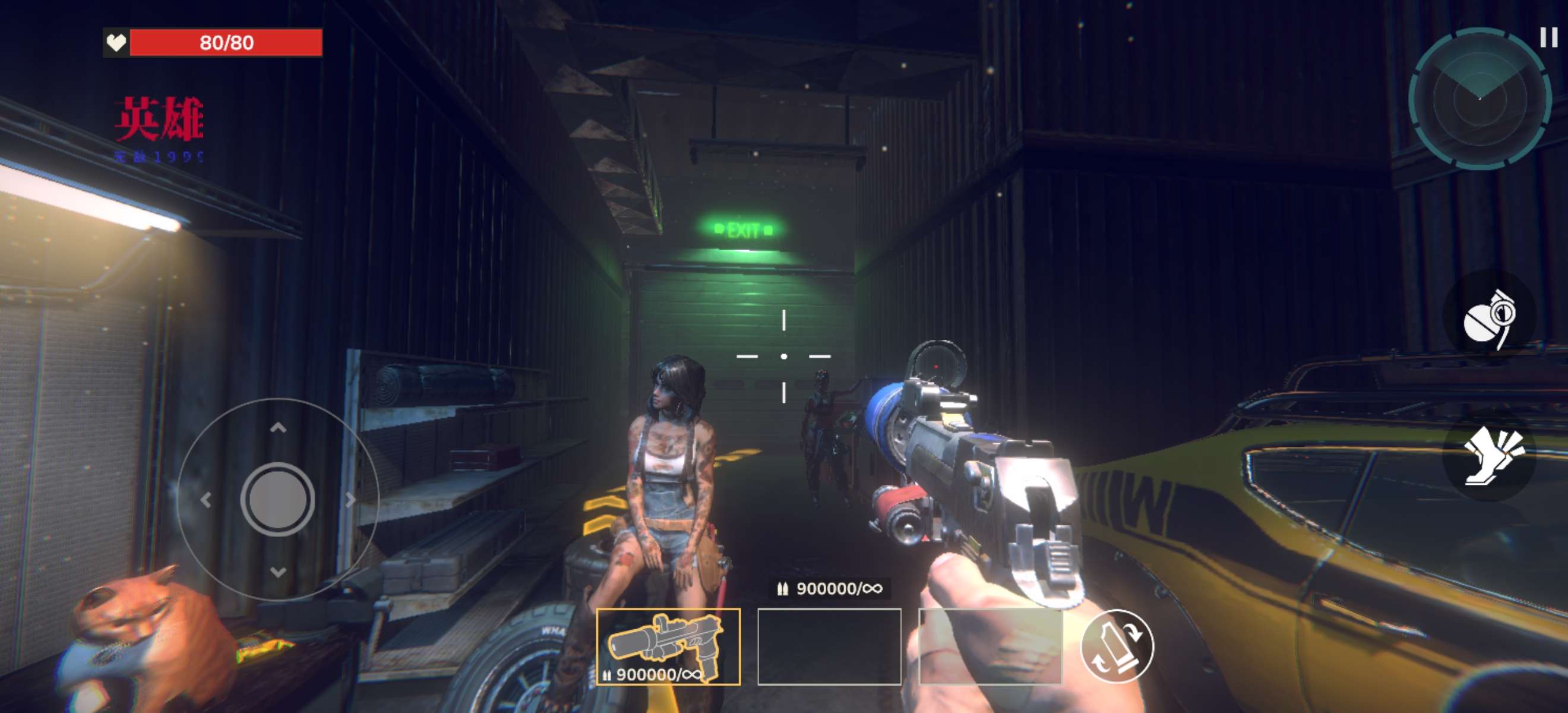Image resolution: width=1568 pixels, height=713 pixels.
Task: Move backward with the joystick down arrow
Action: (x=278, y=571)
